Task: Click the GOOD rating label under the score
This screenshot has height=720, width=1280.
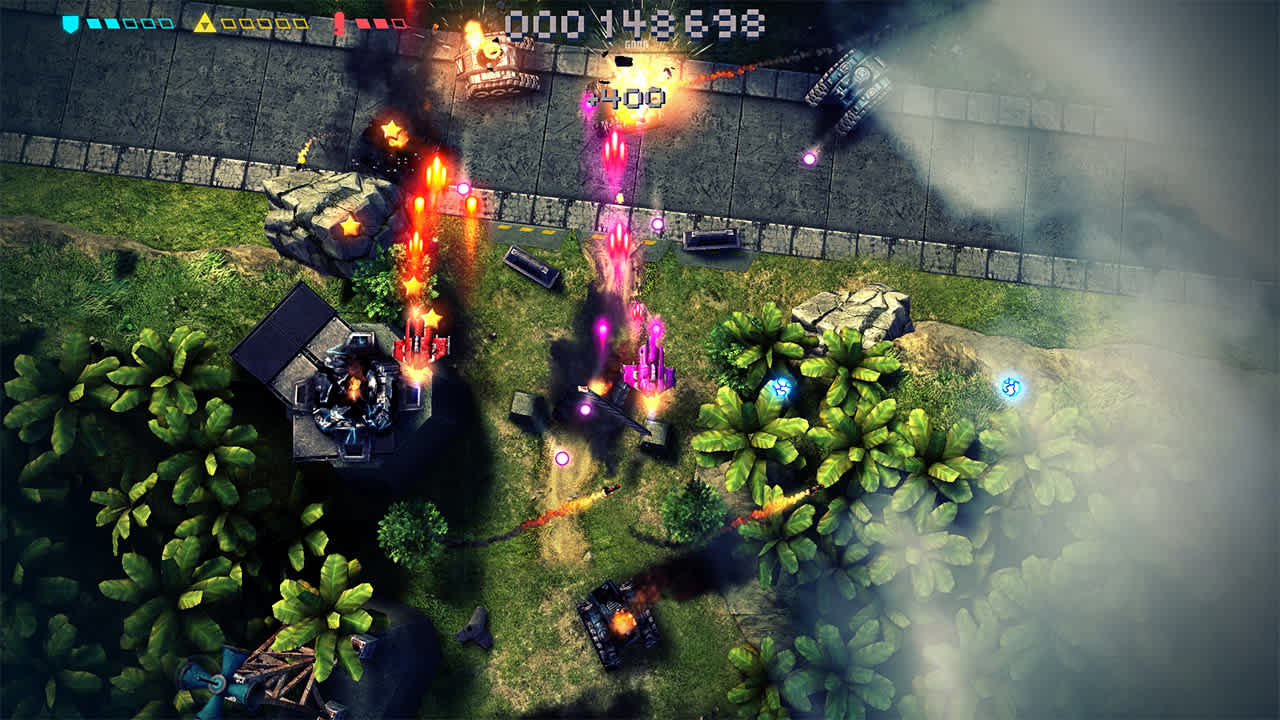Action: [x=637, y=44]
